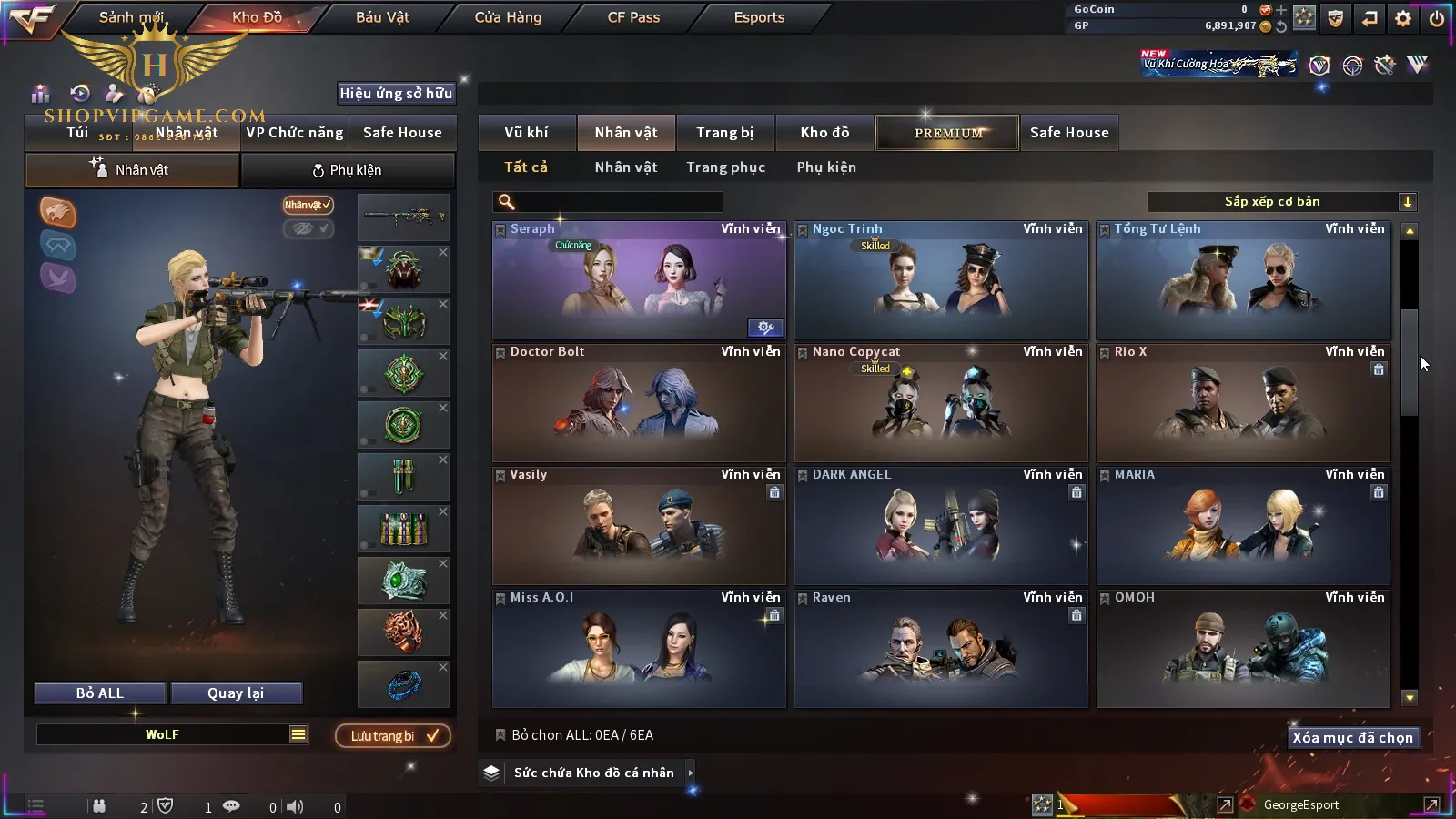Return to Sảnh mới lobby
The image size is (1456, 819).
pos(131,17)
